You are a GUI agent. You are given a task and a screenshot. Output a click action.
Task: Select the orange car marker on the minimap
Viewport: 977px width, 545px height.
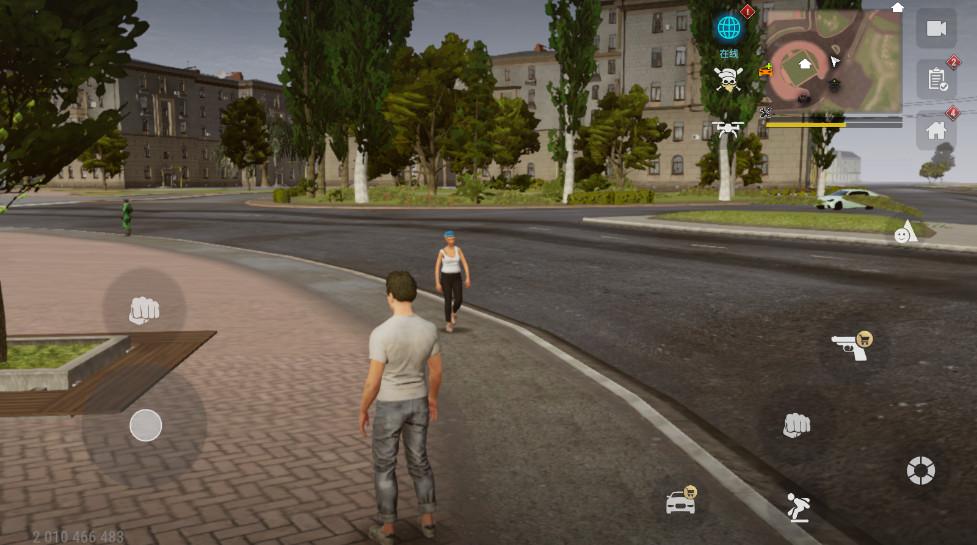(x=766, y=70)
